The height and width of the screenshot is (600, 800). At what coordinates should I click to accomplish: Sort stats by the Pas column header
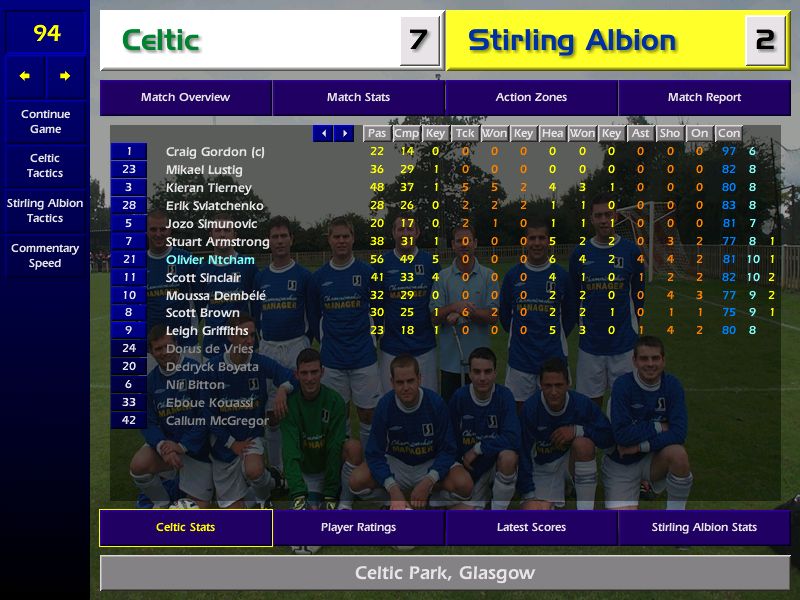tap(376, 133)
